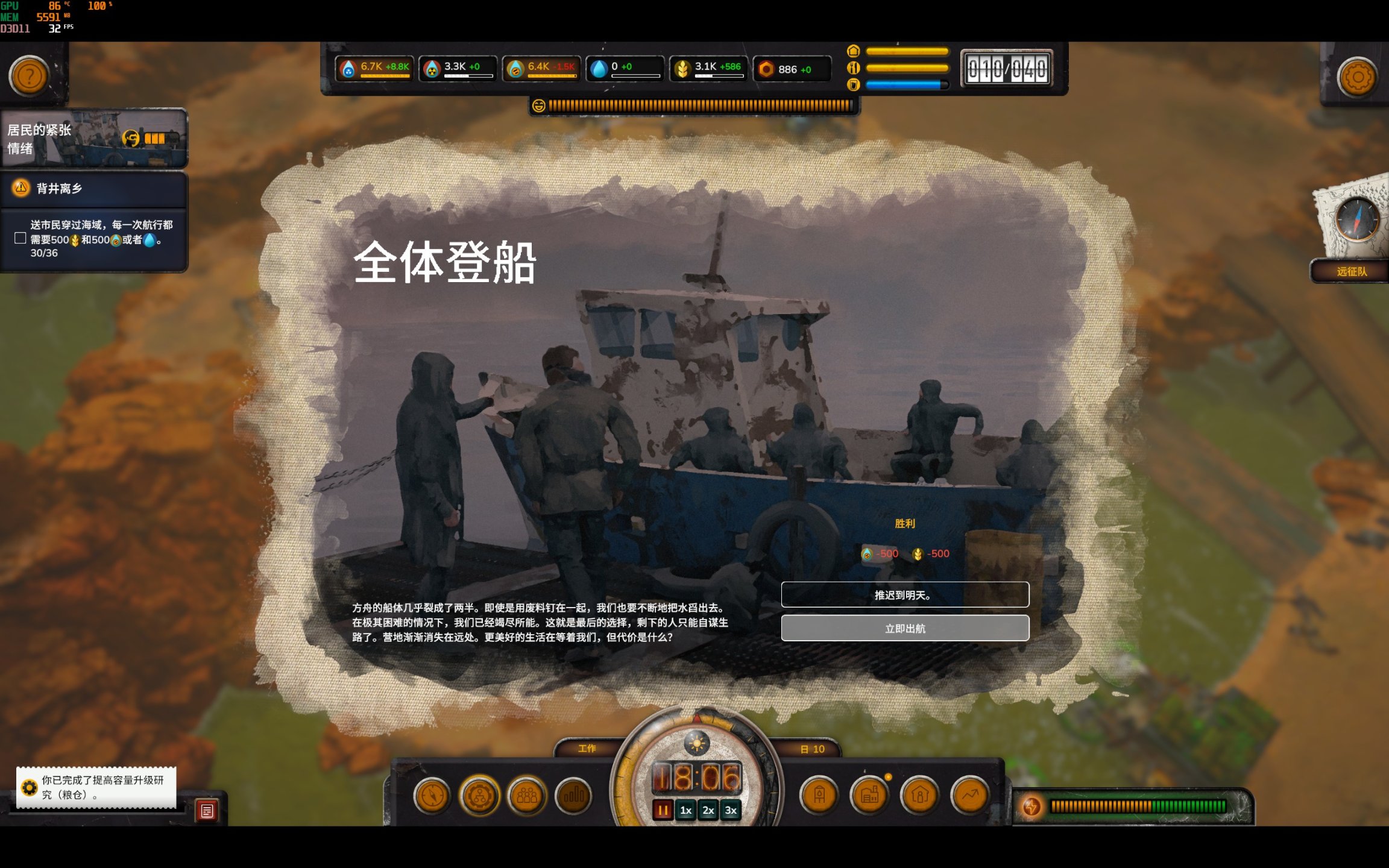Click the 立即出航 button
Viewport: 1389px width, 868px height.
click(x=905, y=628)
